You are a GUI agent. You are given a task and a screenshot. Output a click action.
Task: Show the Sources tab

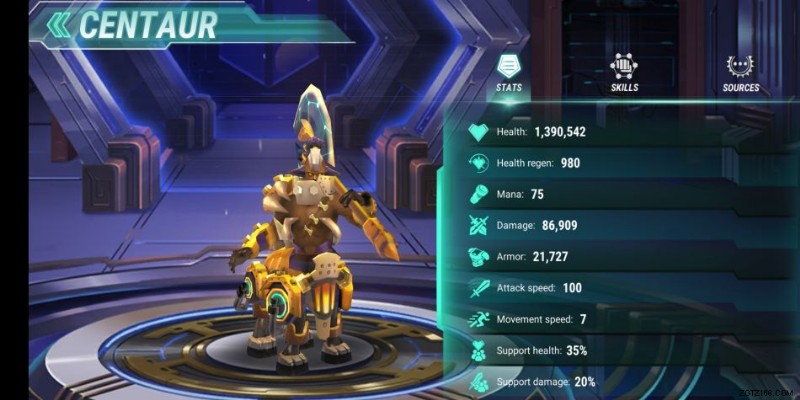(x=740, y=73)
